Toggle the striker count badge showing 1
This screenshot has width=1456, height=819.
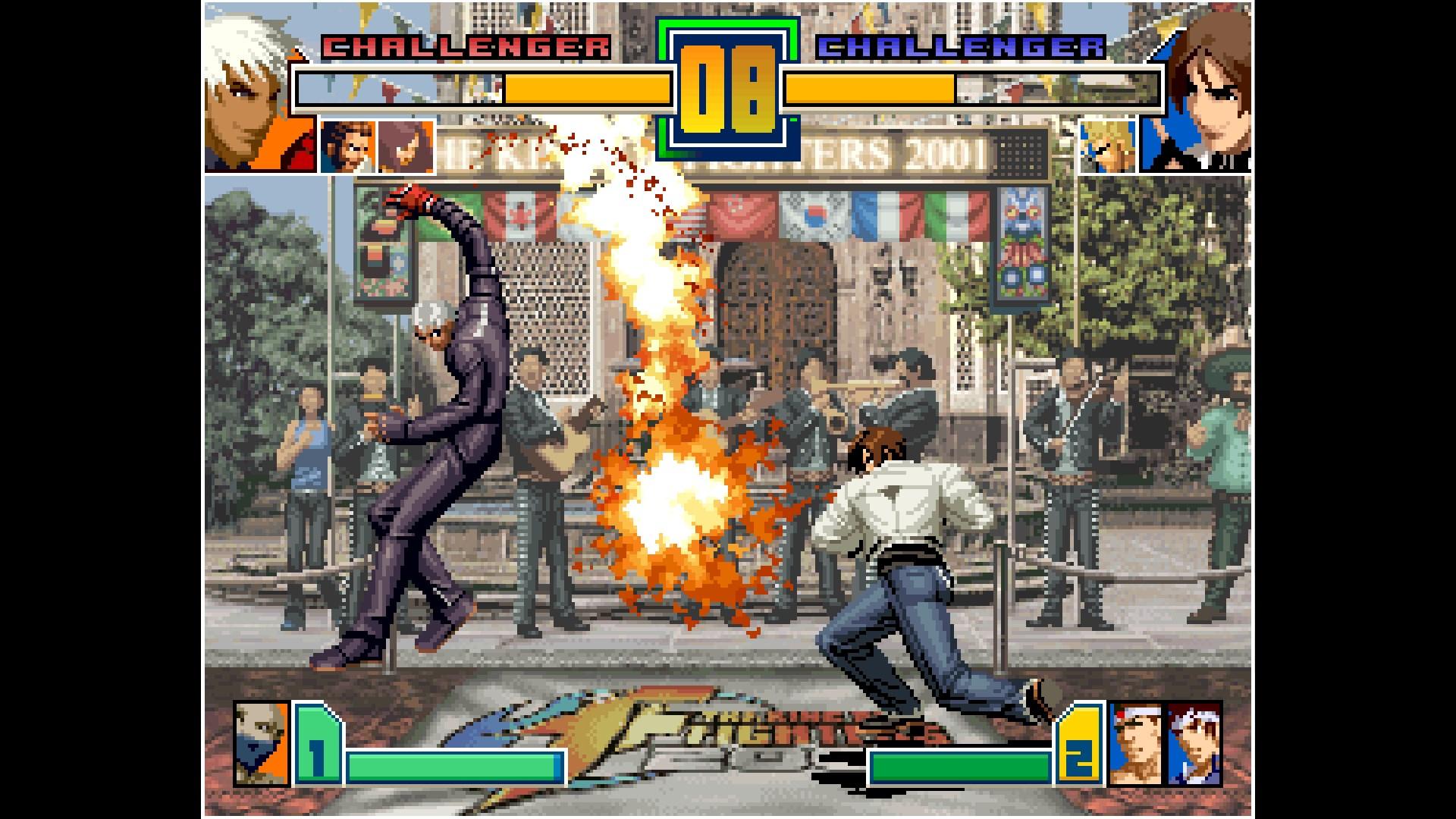click(318, 747)
